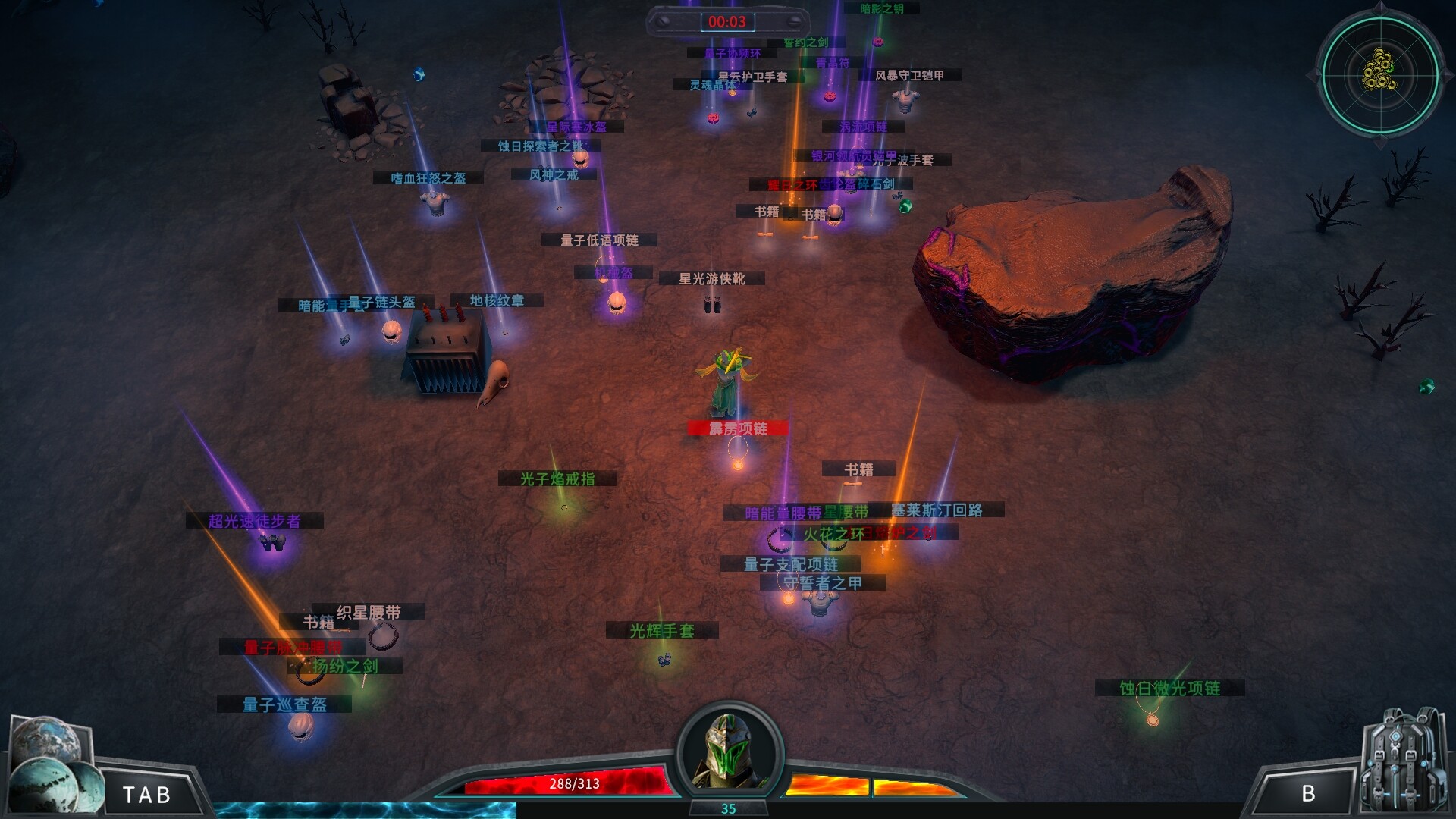Click the green-helmet character portrait
Image resolution: width=1456 pixels, height=819 pixels.
point(728,751)
